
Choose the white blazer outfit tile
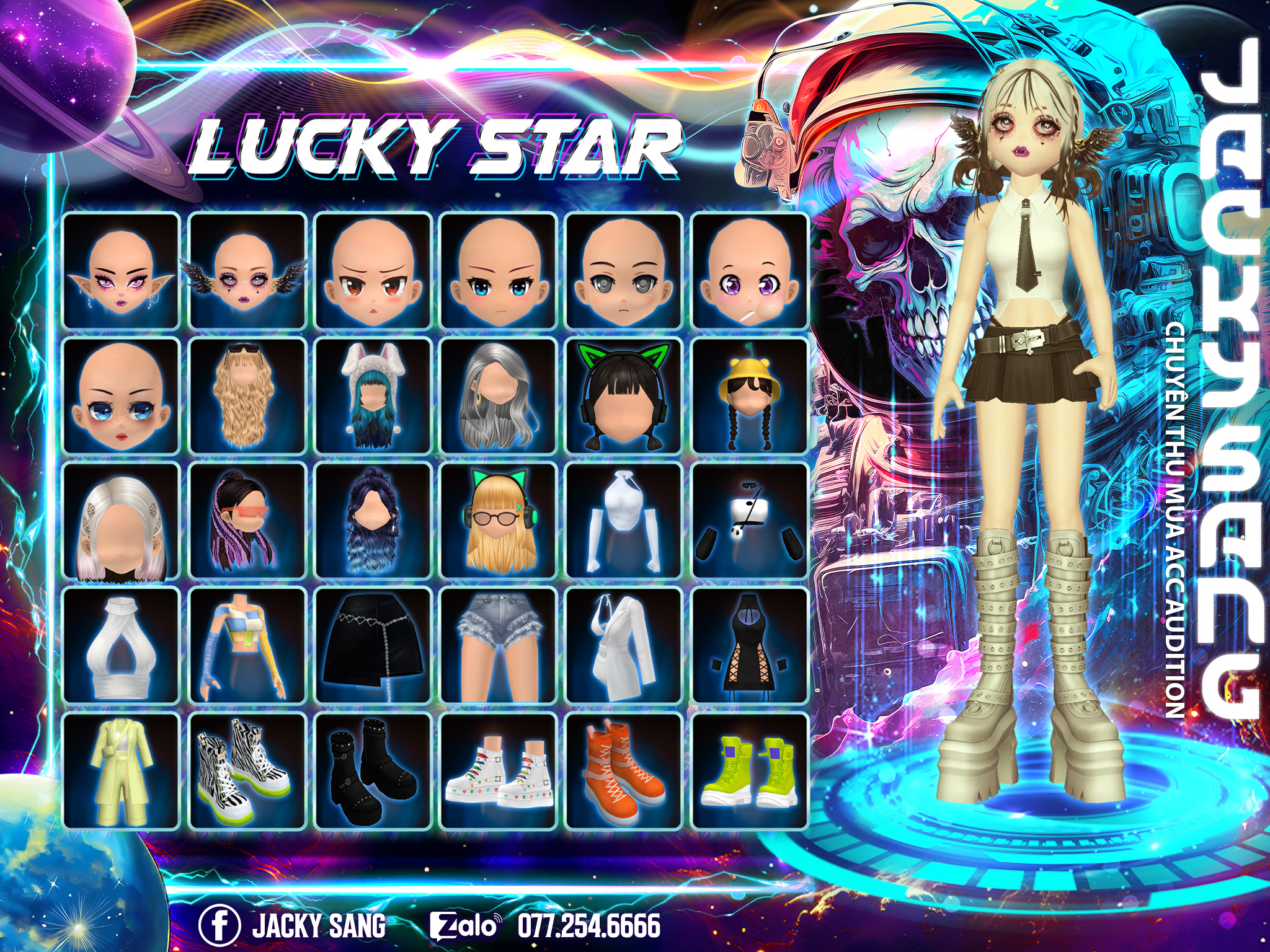click(624, 646)
